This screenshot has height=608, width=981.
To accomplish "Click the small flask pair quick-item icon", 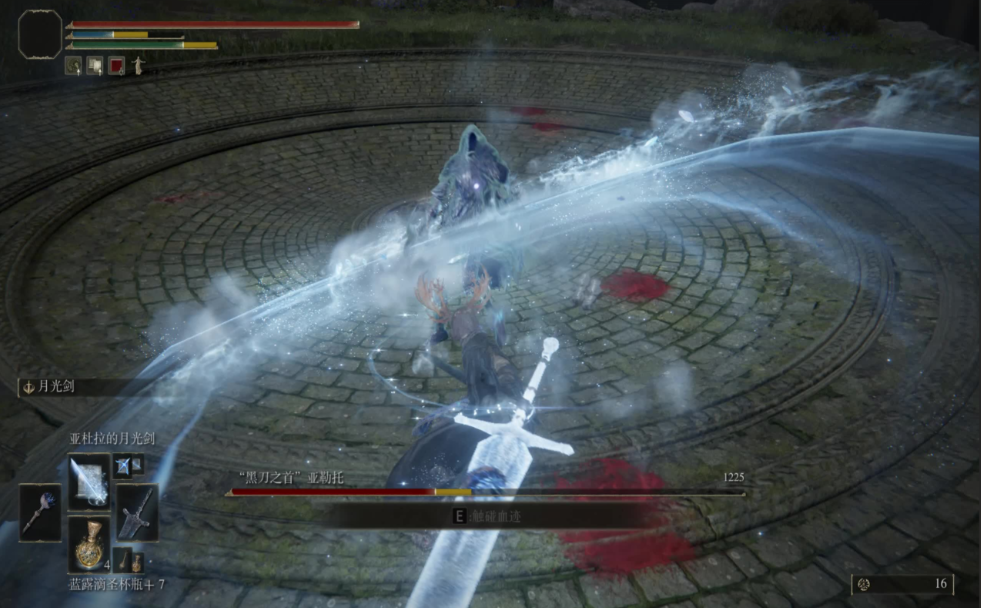I will tap(129, 560).
